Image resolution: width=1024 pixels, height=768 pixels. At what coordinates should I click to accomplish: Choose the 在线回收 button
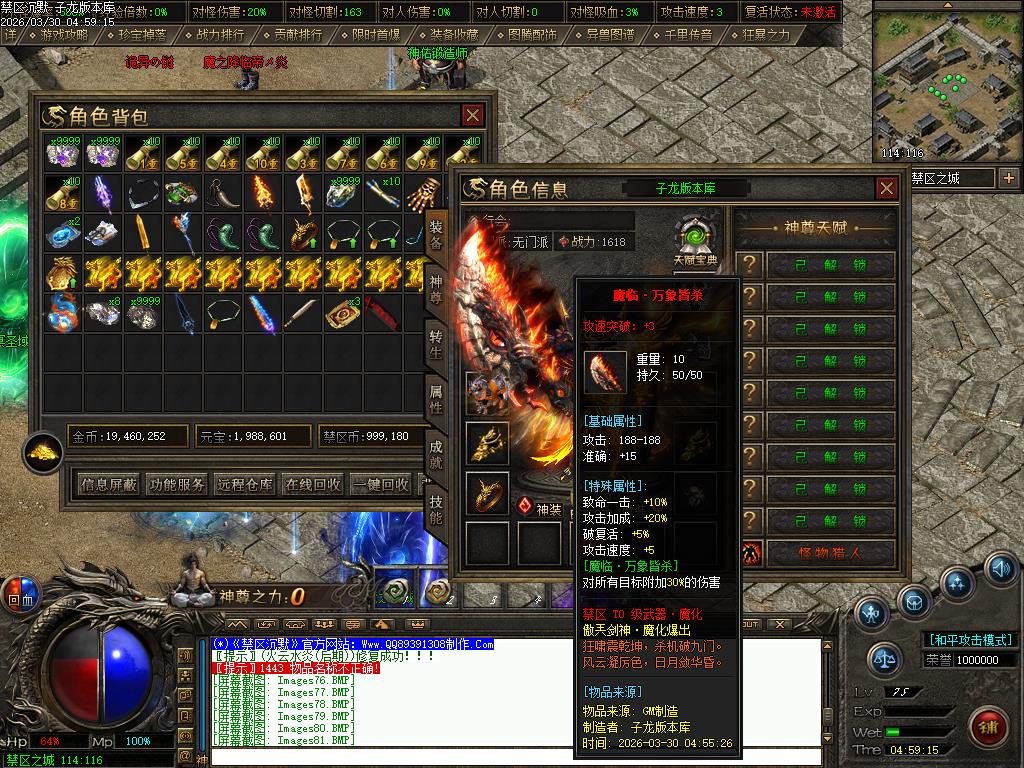(x=313, y=484)
